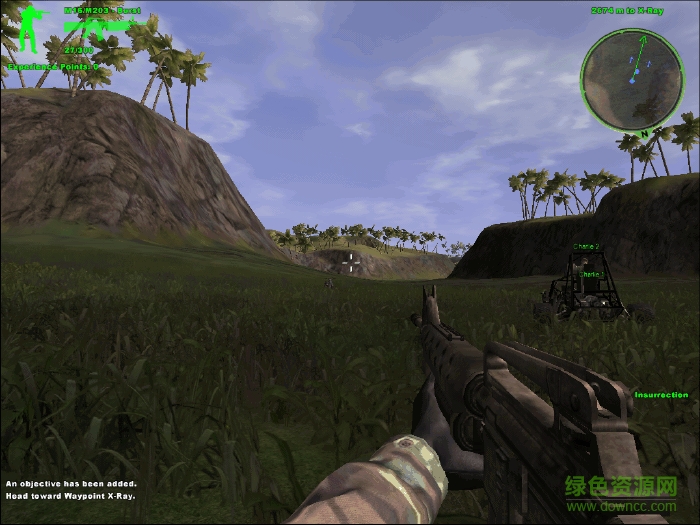700x525 pixels.
Task: Click the north compass marker on the minimap
Action: click(645, 131)
